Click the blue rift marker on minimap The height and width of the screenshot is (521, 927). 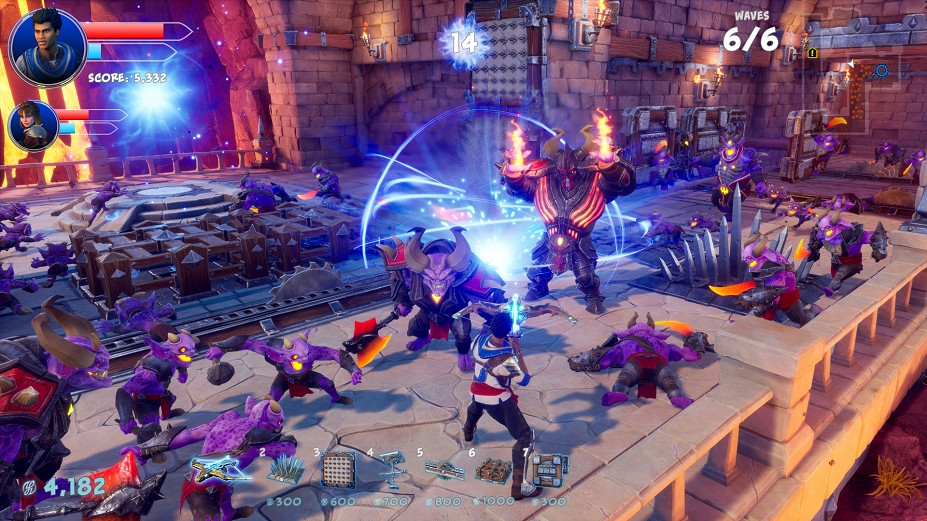[881, 71]
